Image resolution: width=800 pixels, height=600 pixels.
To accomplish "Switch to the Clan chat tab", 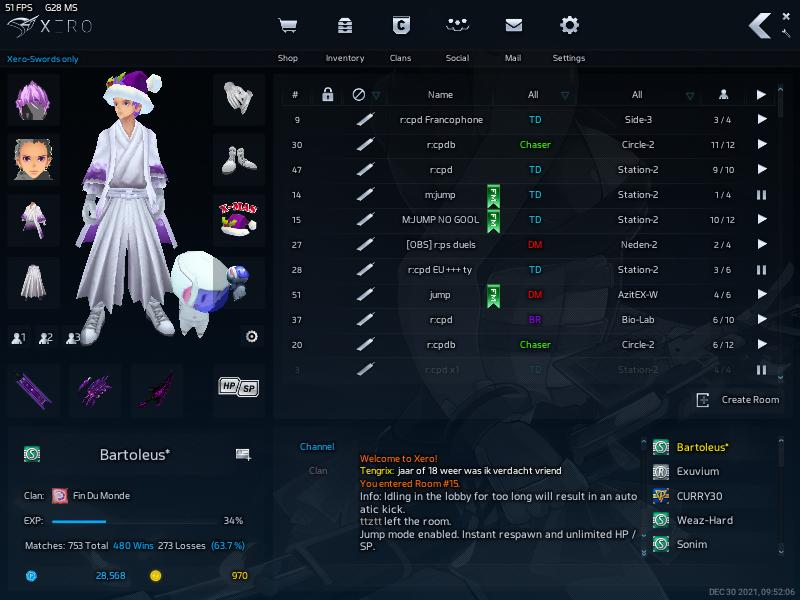I will 318,470.
